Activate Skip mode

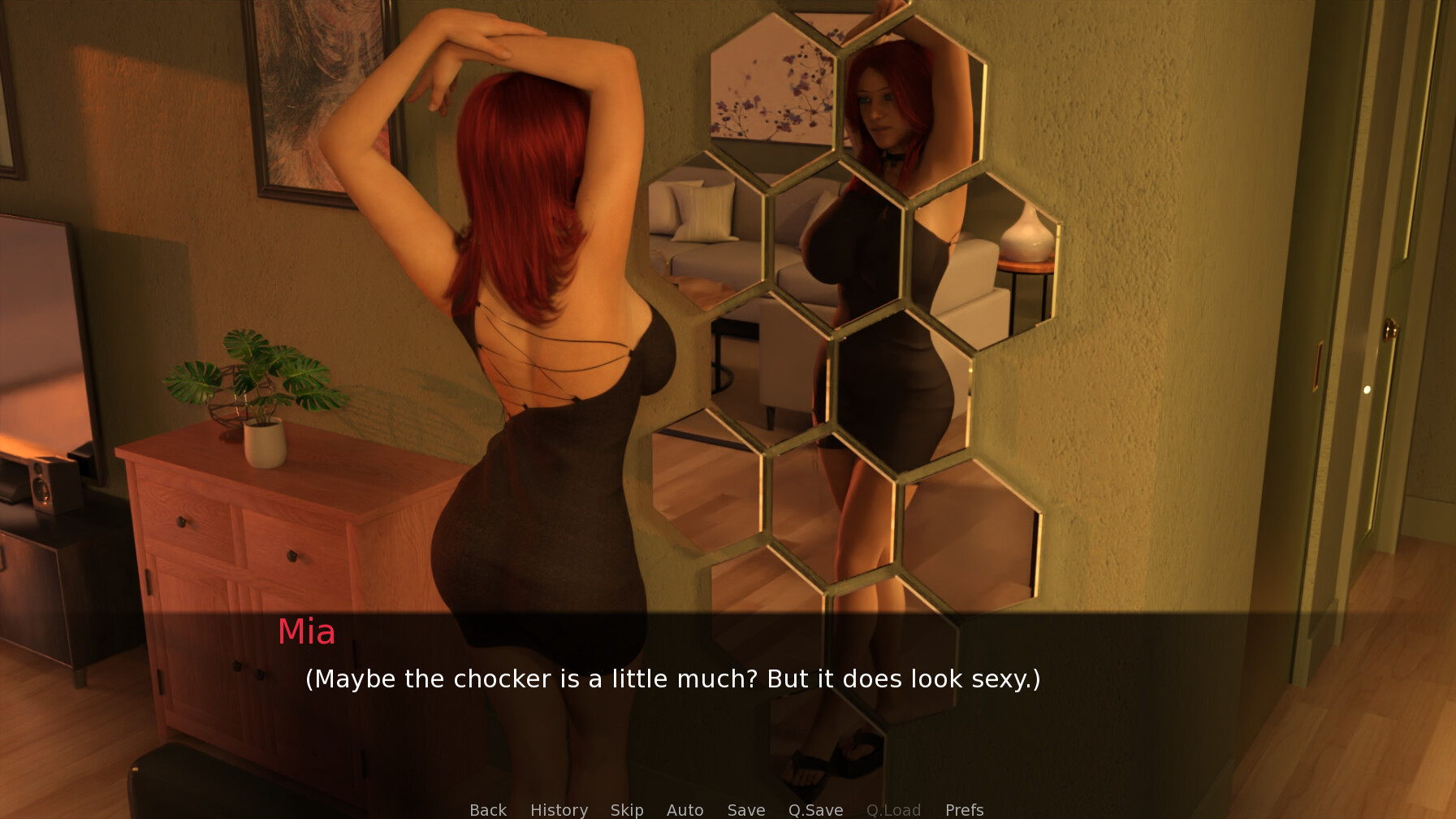coord(627,809)
